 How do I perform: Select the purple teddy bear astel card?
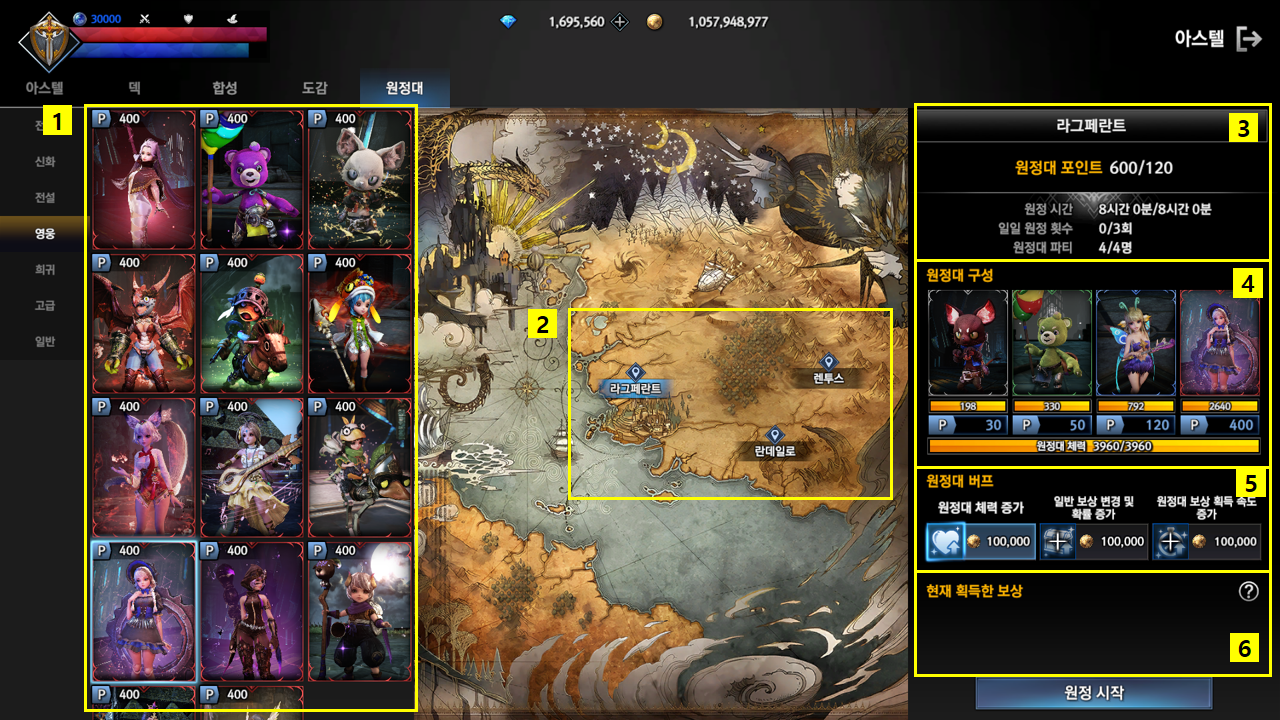(x=252, y=180)
